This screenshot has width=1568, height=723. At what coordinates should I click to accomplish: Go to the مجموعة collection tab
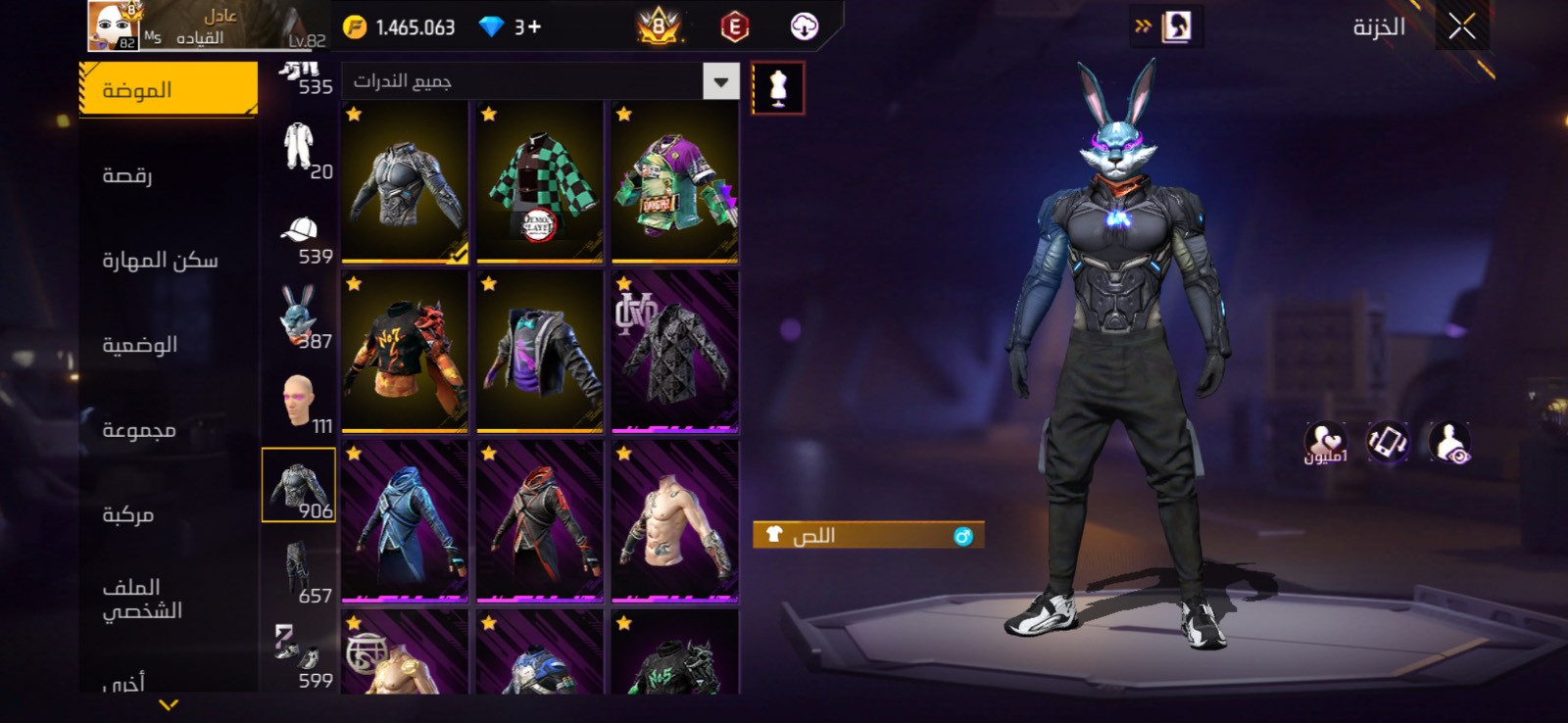139,430
